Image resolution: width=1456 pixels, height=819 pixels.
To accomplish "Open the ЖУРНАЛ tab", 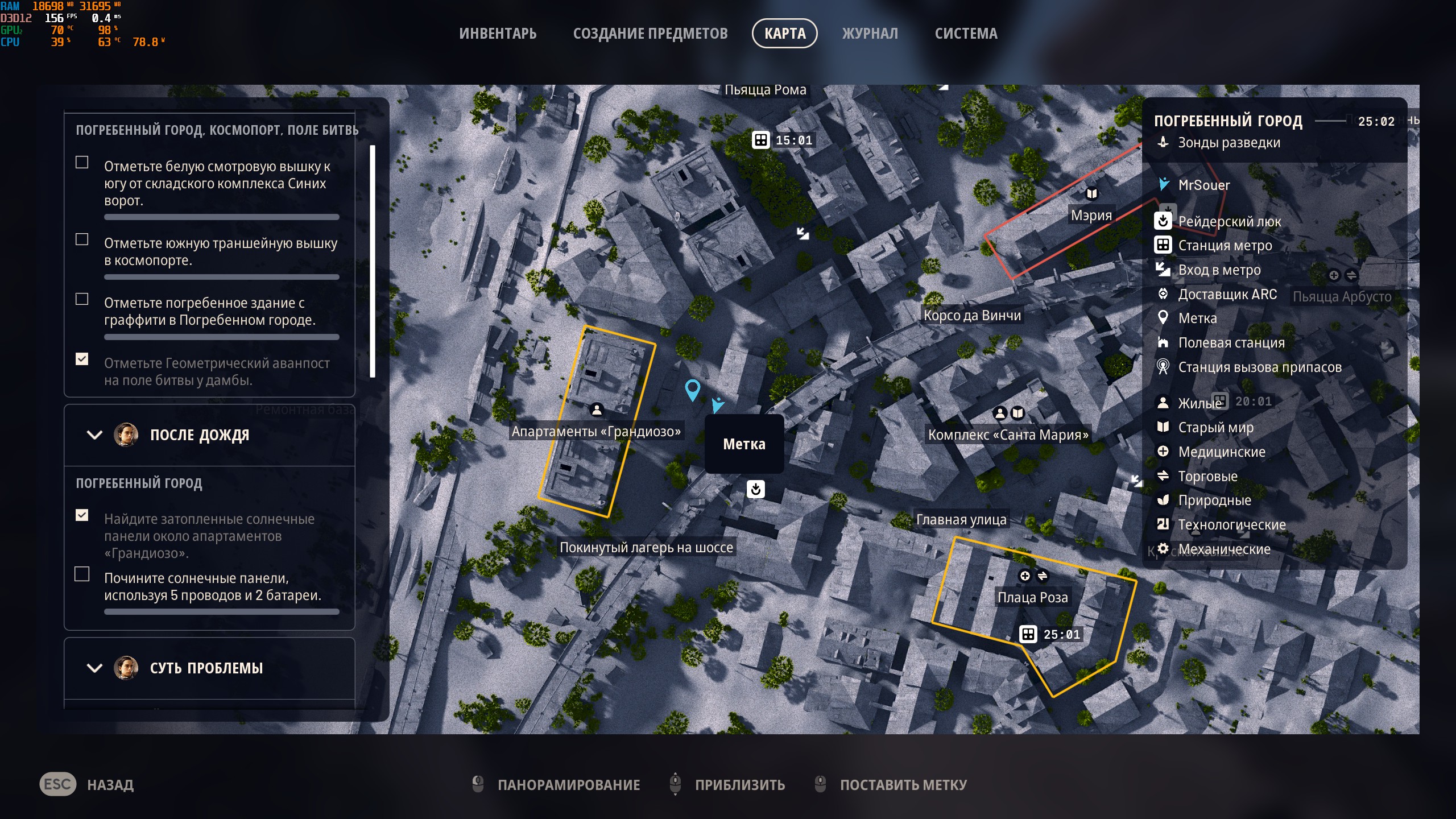I will (870, 34).
